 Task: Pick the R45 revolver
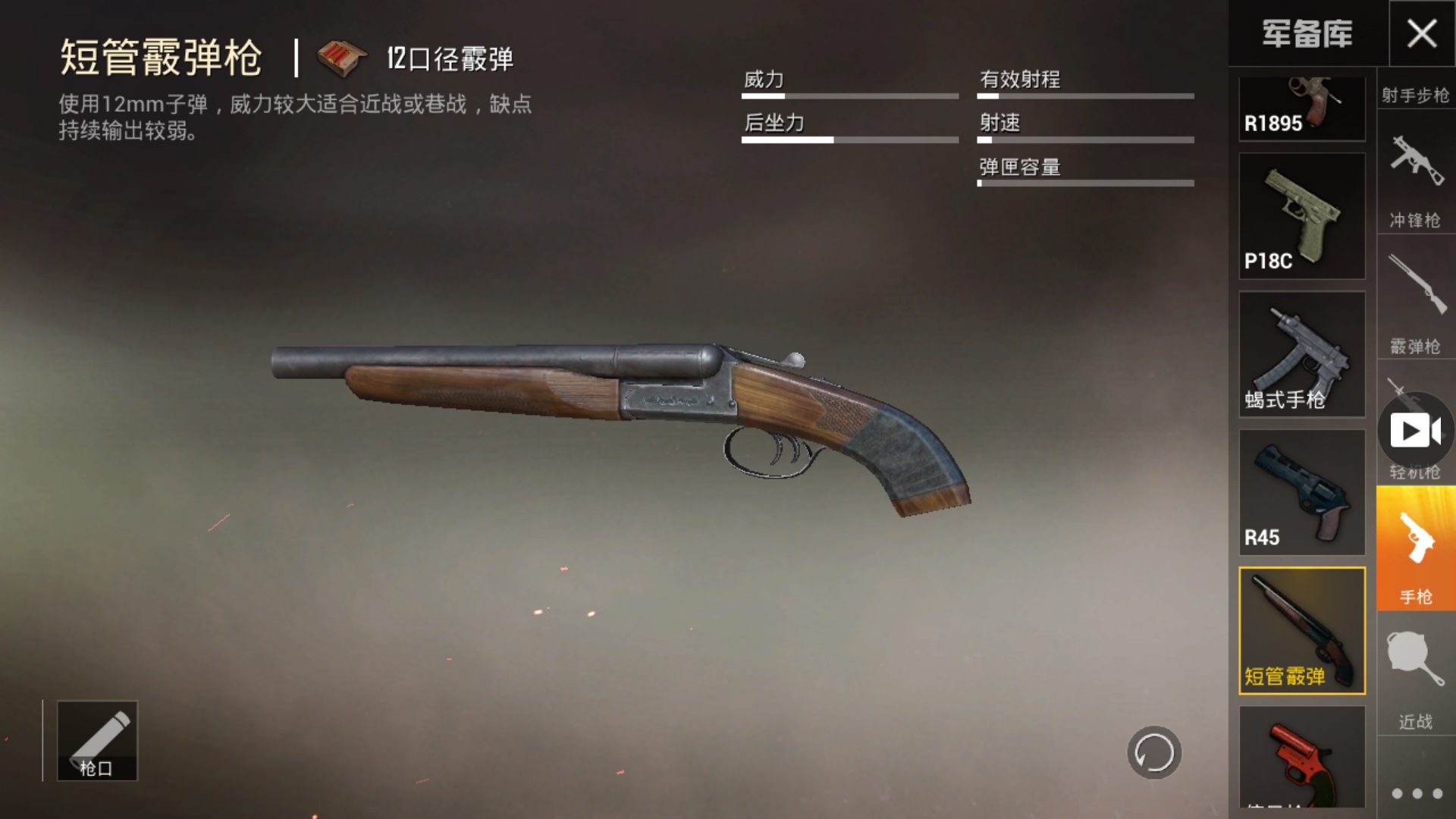pyautogui.click(x=1302, y=492)
